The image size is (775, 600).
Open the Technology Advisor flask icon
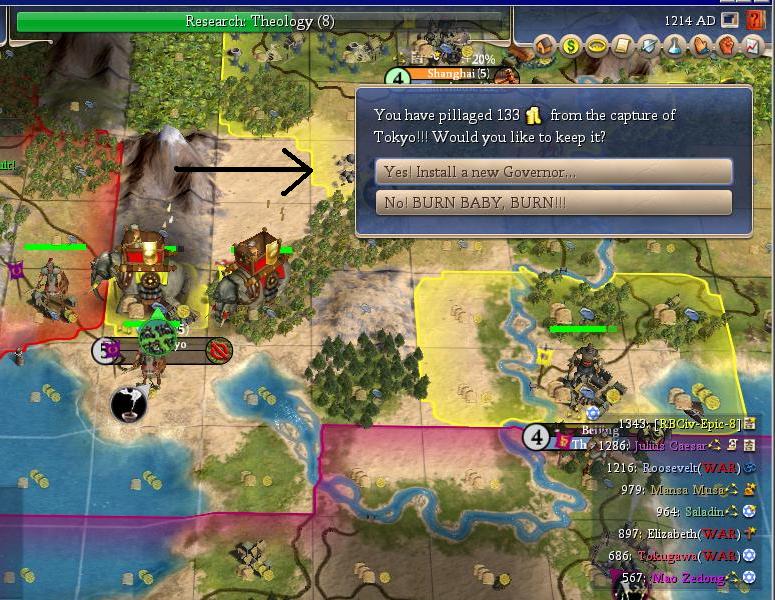click(x=675, y=45)
